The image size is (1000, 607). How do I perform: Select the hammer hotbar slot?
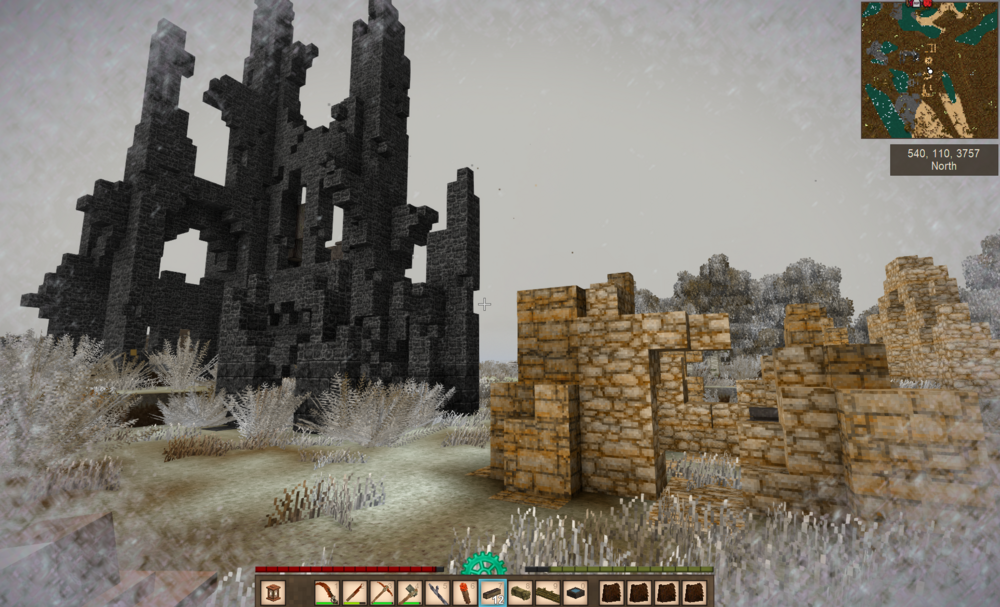[410, 592]
